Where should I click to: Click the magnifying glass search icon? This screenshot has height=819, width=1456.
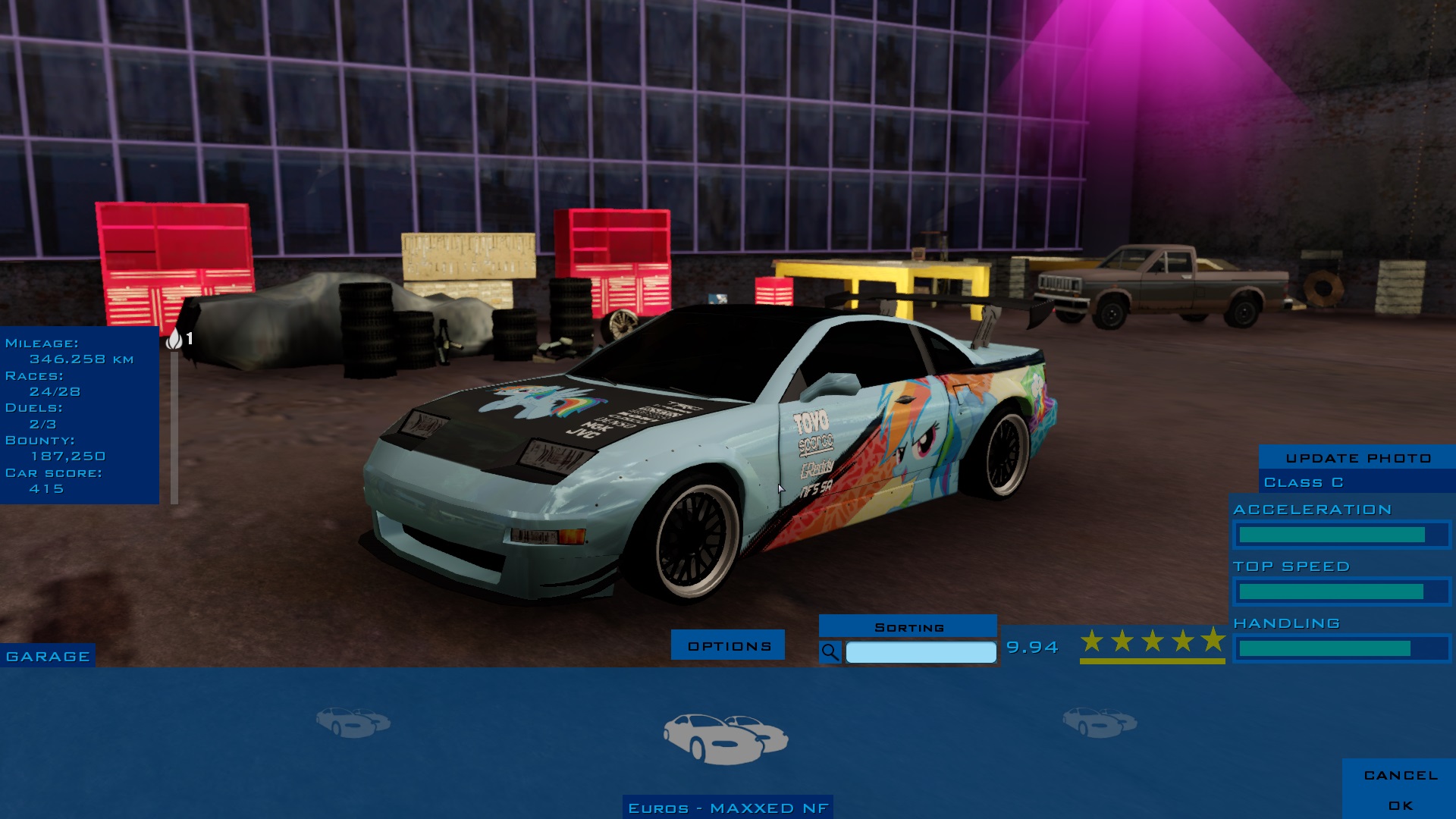coord(830,652)
